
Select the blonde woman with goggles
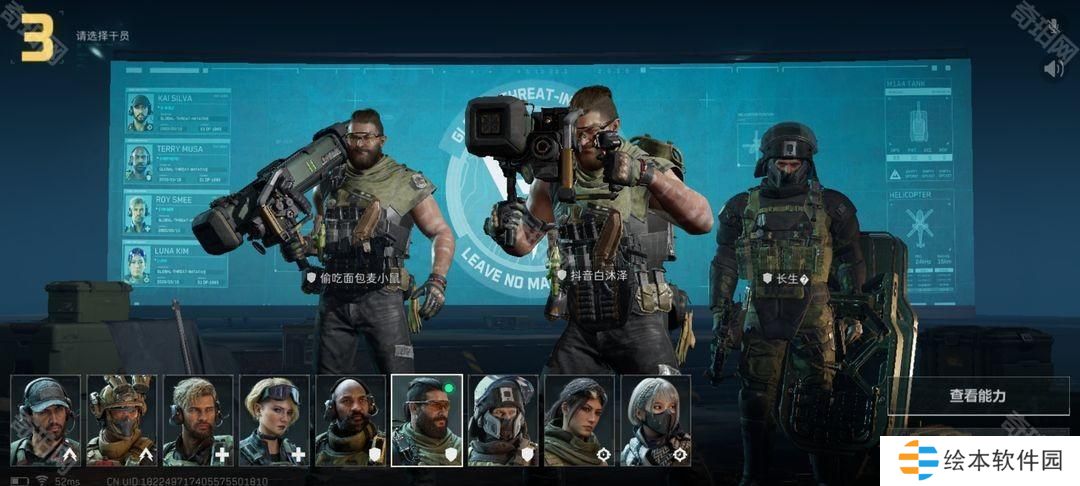274,420
